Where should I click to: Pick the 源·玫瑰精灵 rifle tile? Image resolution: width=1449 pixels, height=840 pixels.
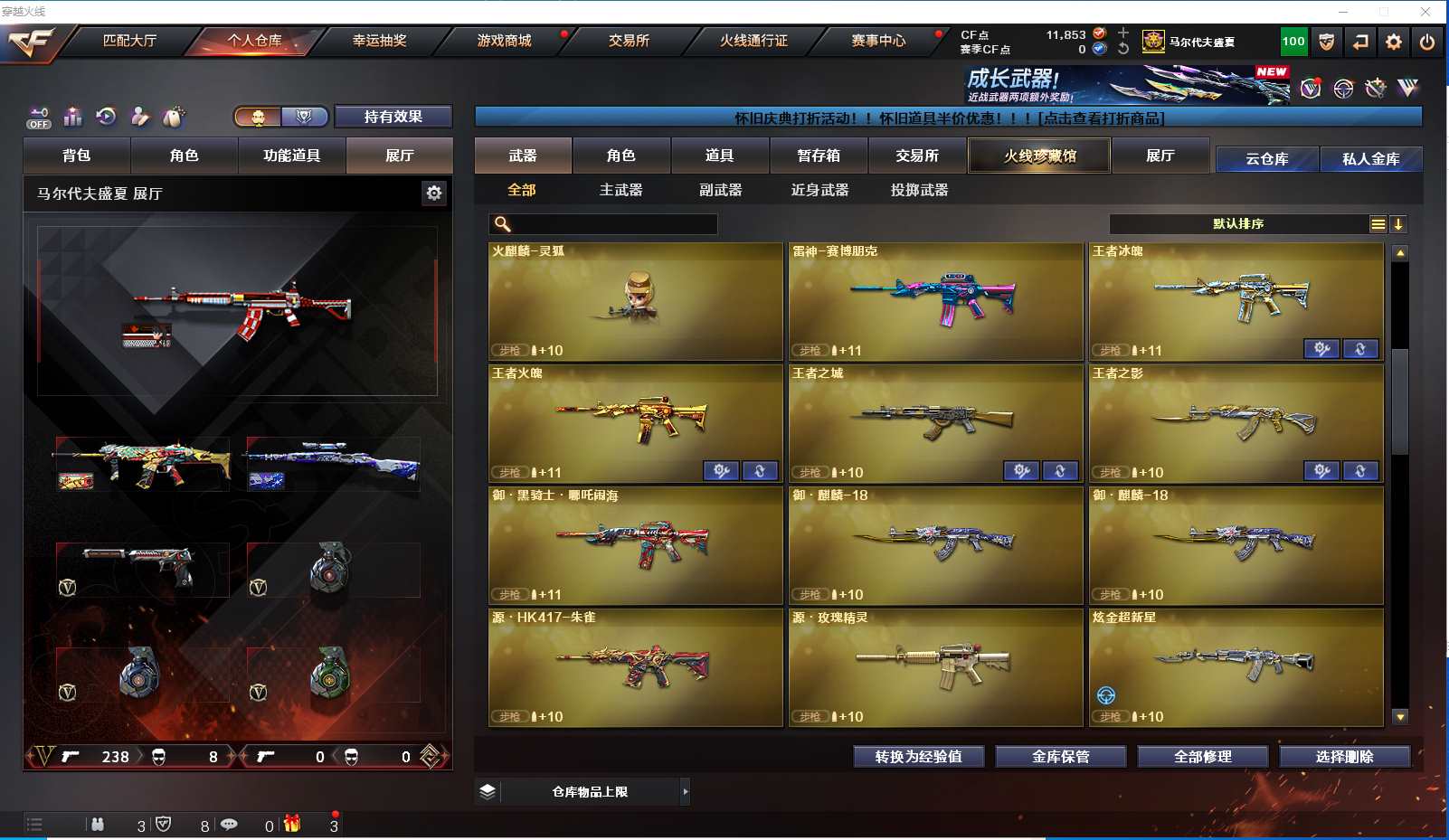(x=935, y=667)
